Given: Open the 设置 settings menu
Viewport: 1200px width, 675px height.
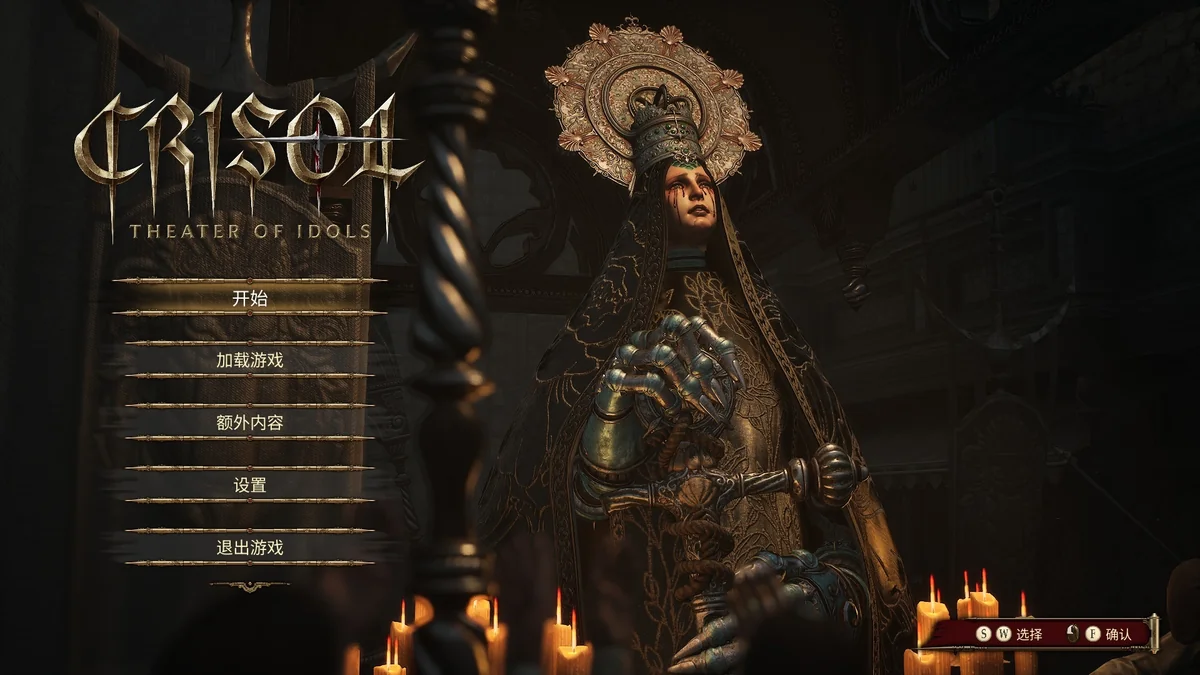Looking at the screenshot, I should point(250,485).
